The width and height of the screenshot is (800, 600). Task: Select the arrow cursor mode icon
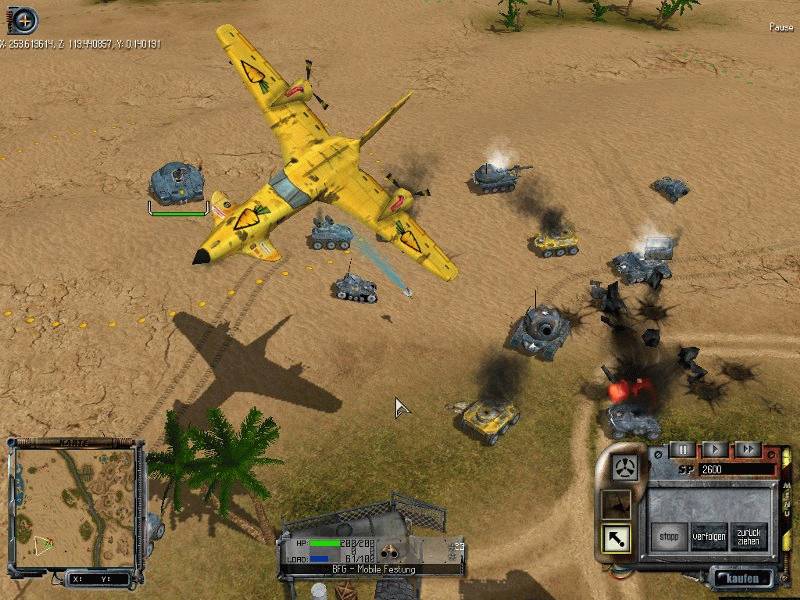pyautogui.click(x=616, y=539)
